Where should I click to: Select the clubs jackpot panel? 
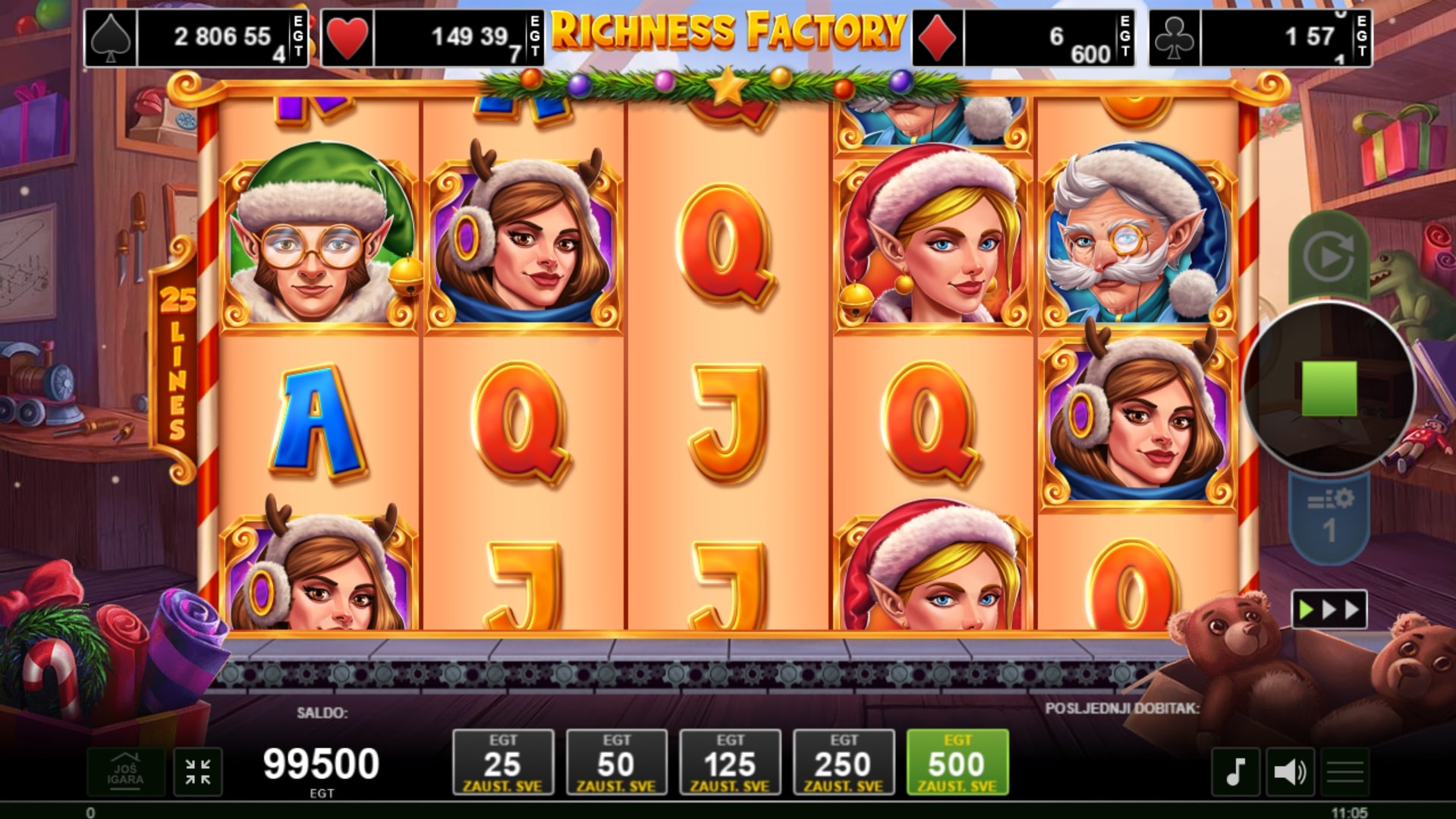pos(1260,38)
